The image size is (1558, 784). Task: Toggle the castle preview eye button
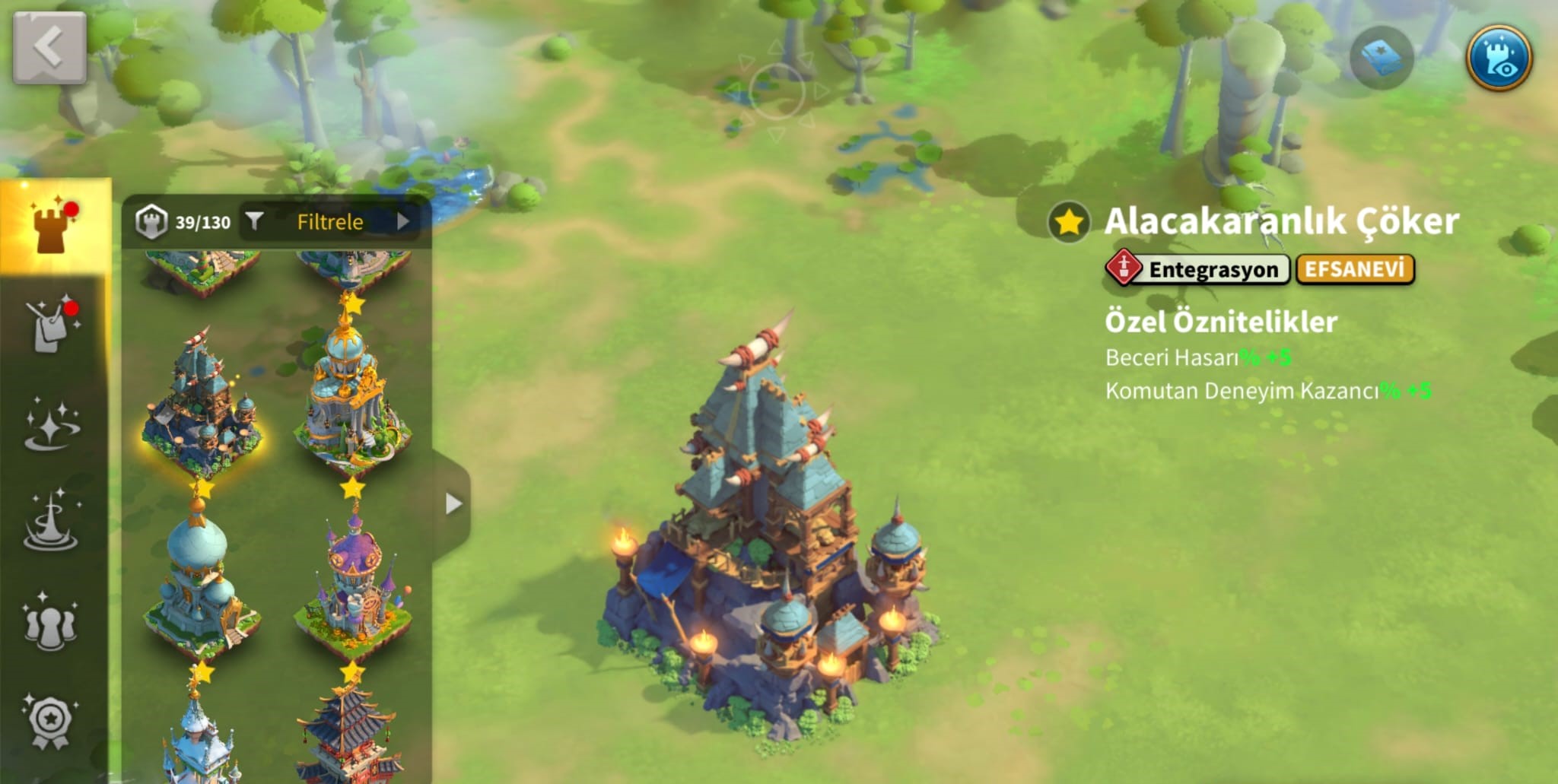(1499, 59)
